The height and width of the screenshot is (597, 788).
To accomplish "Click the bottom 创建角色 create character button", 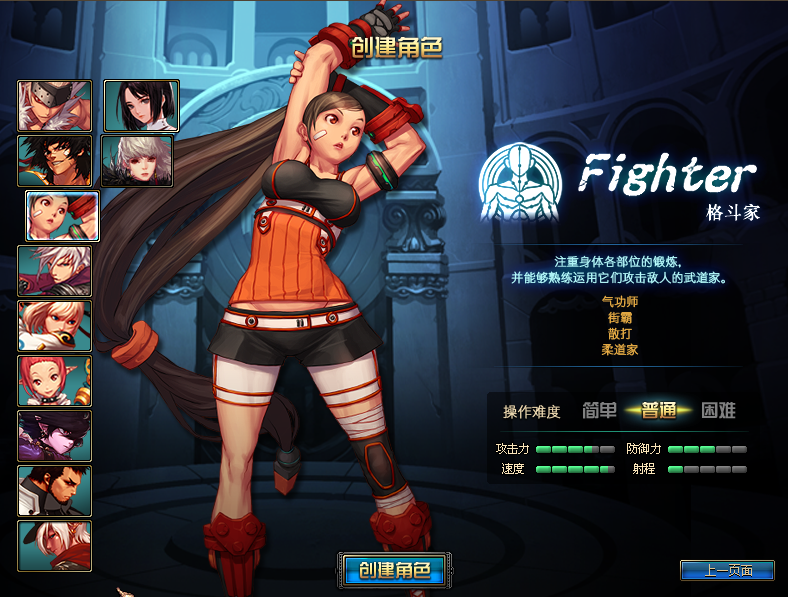I will (391, 570).
